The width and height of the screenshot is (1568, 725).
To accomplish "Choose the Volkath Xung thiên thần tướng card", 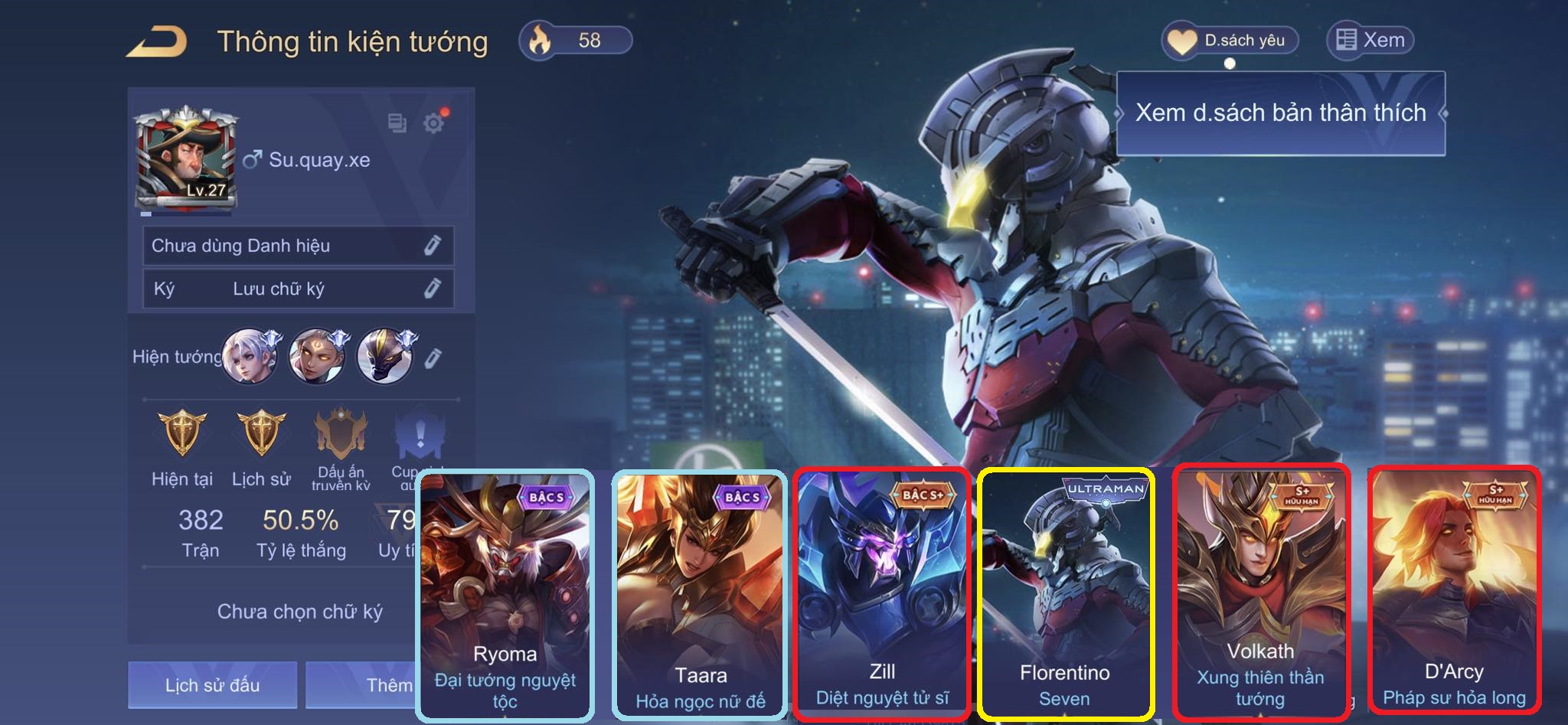I will click(x=1260, y=592).
